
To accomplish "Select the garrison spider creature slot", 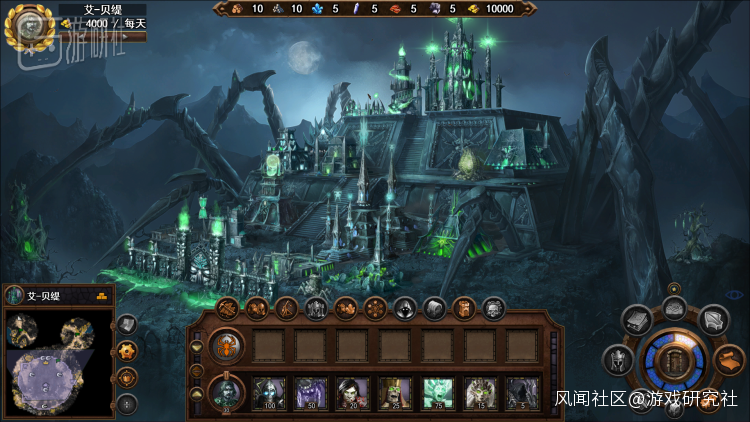I will (x=227, y=345).
